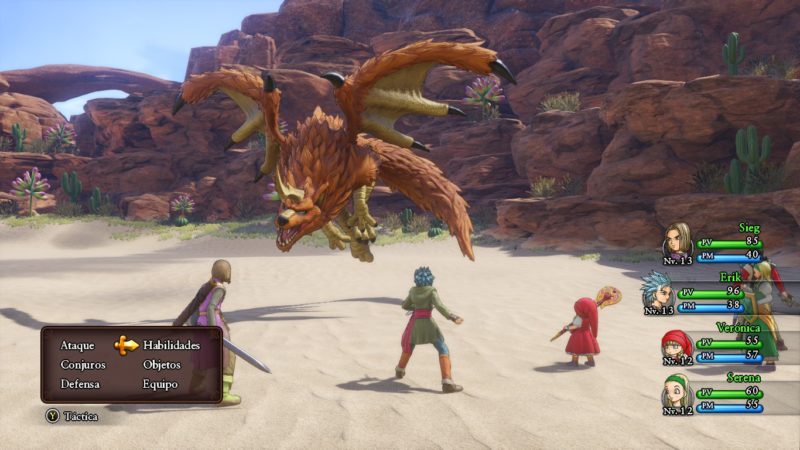Choose the Defensa command
Viewport: 800px width, 450px height.
coord(79,384)
